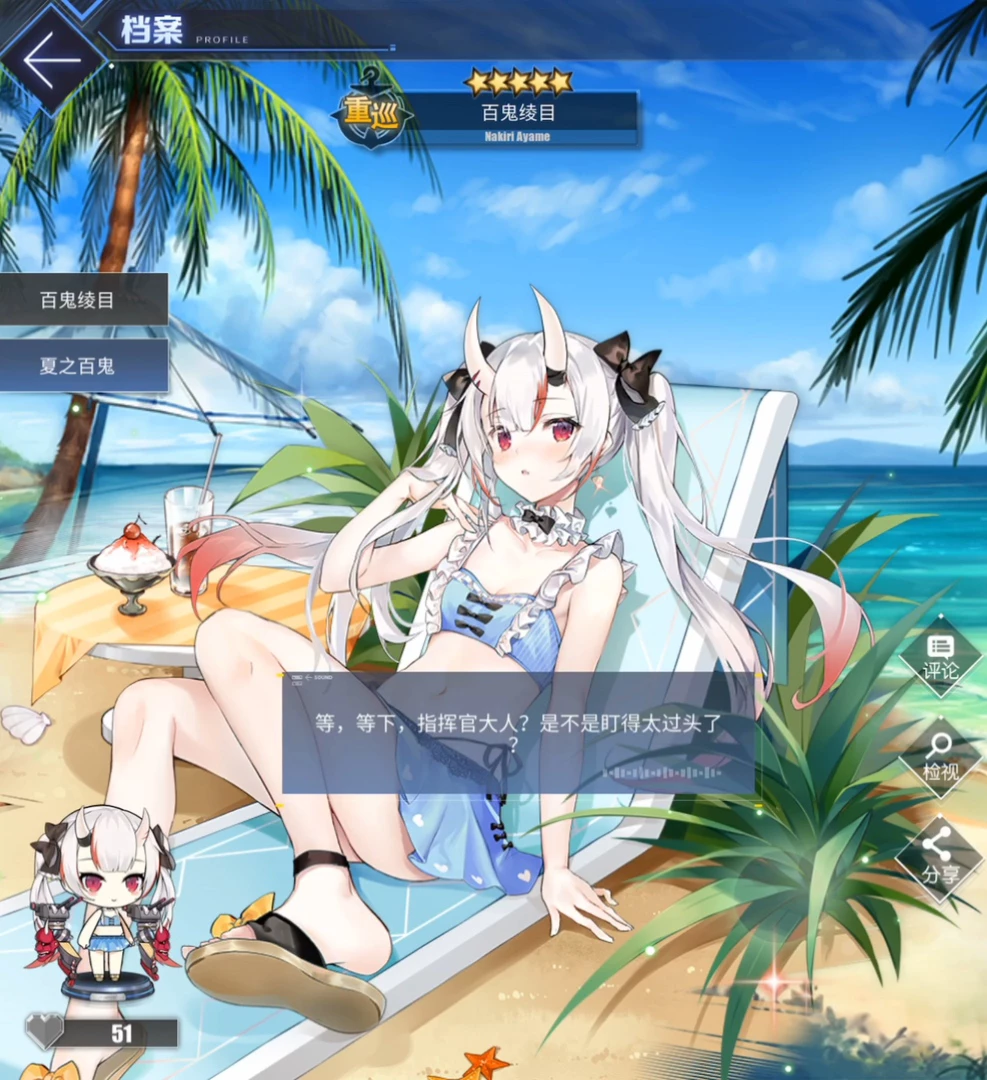Go back using the arrow button

[52, 59]
